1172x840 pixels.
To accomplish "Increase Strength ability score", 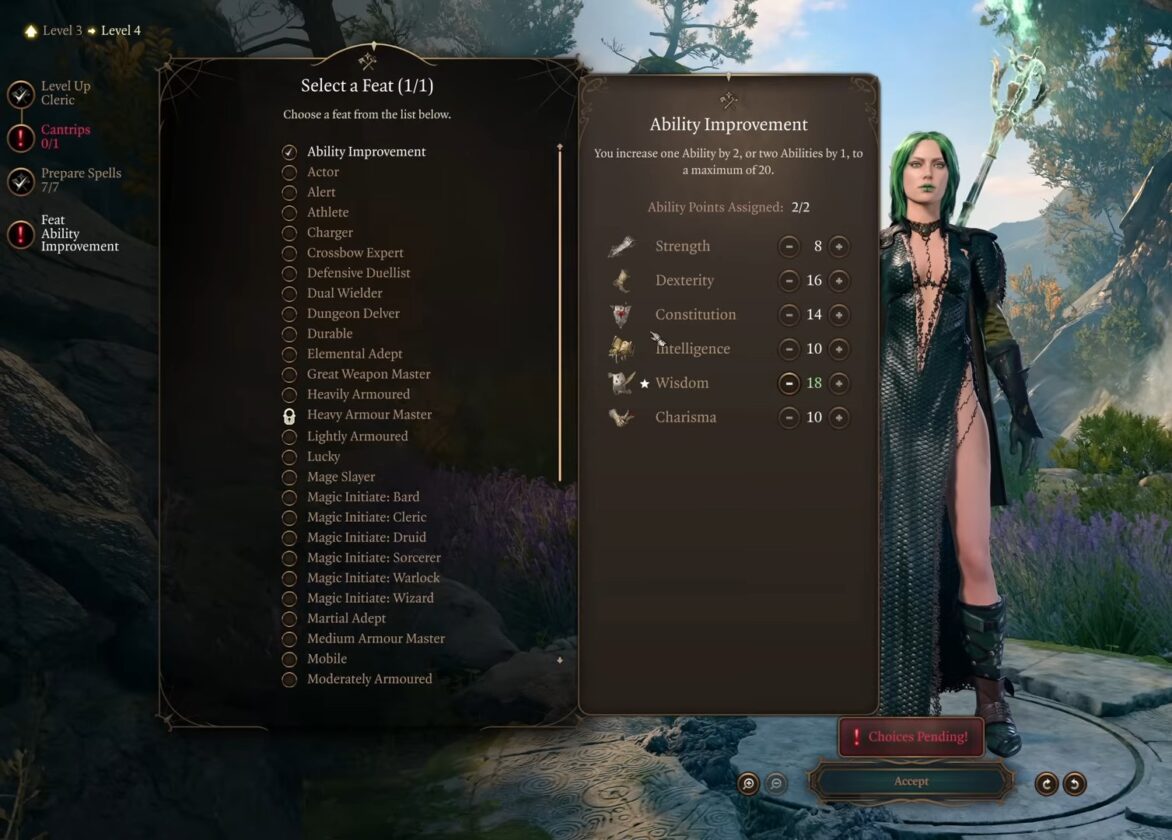I will [839, 246].
